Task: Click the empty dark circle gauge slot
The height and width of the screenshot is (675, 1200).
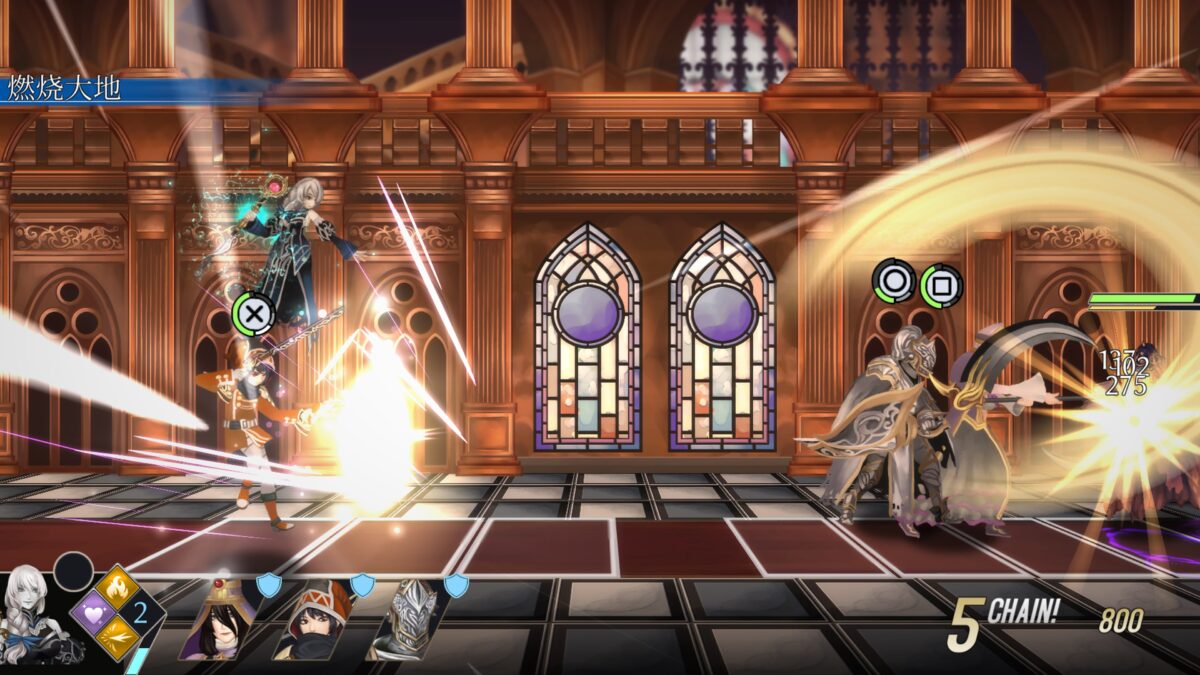Action: (x=73, y=572)
